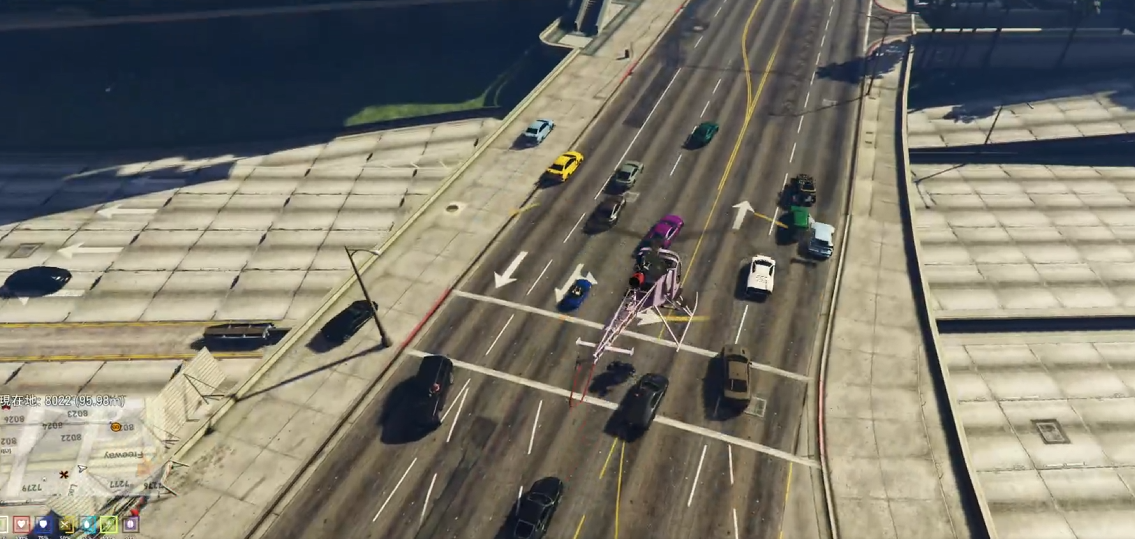Select the orange marker on the minimap
Screen dimensions: 1135x539
pyautogui.click(x=116, y=427)
